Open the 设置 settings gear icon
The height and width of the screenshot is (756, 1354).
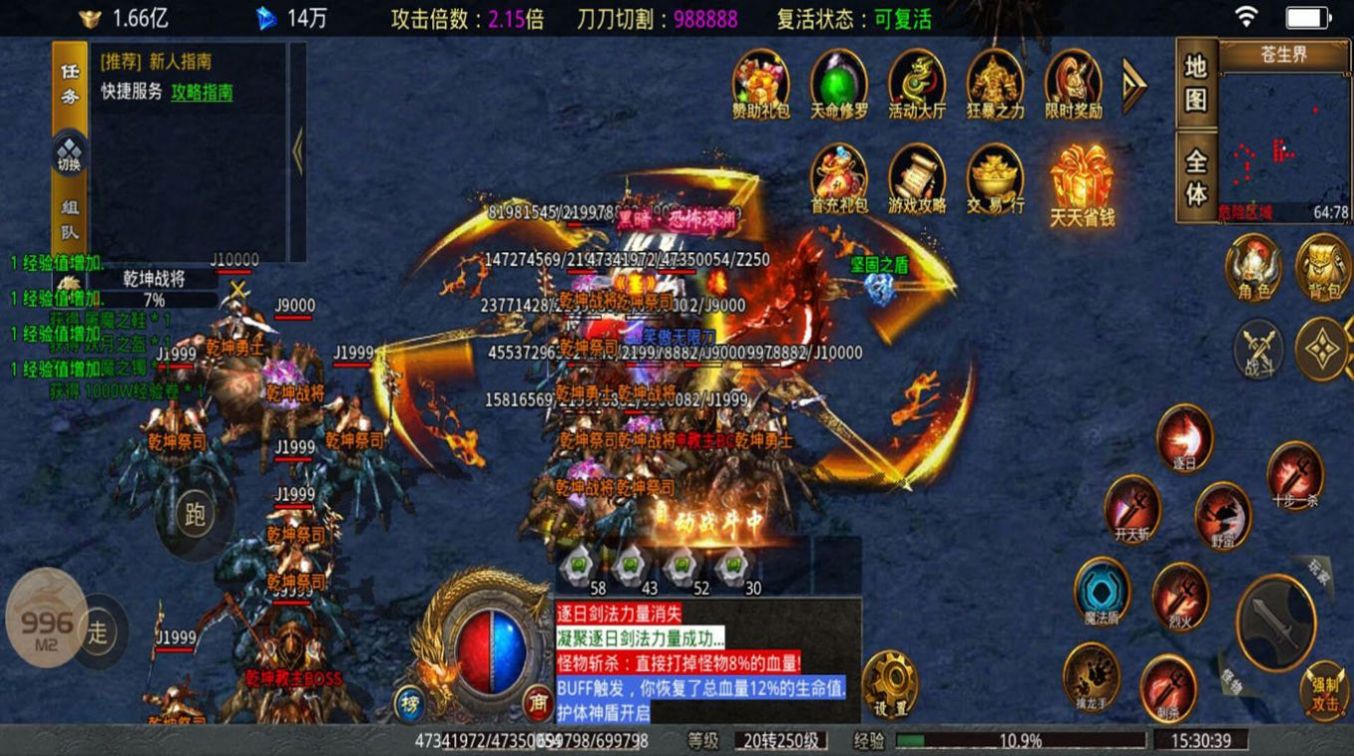click(x=891, y=685)
